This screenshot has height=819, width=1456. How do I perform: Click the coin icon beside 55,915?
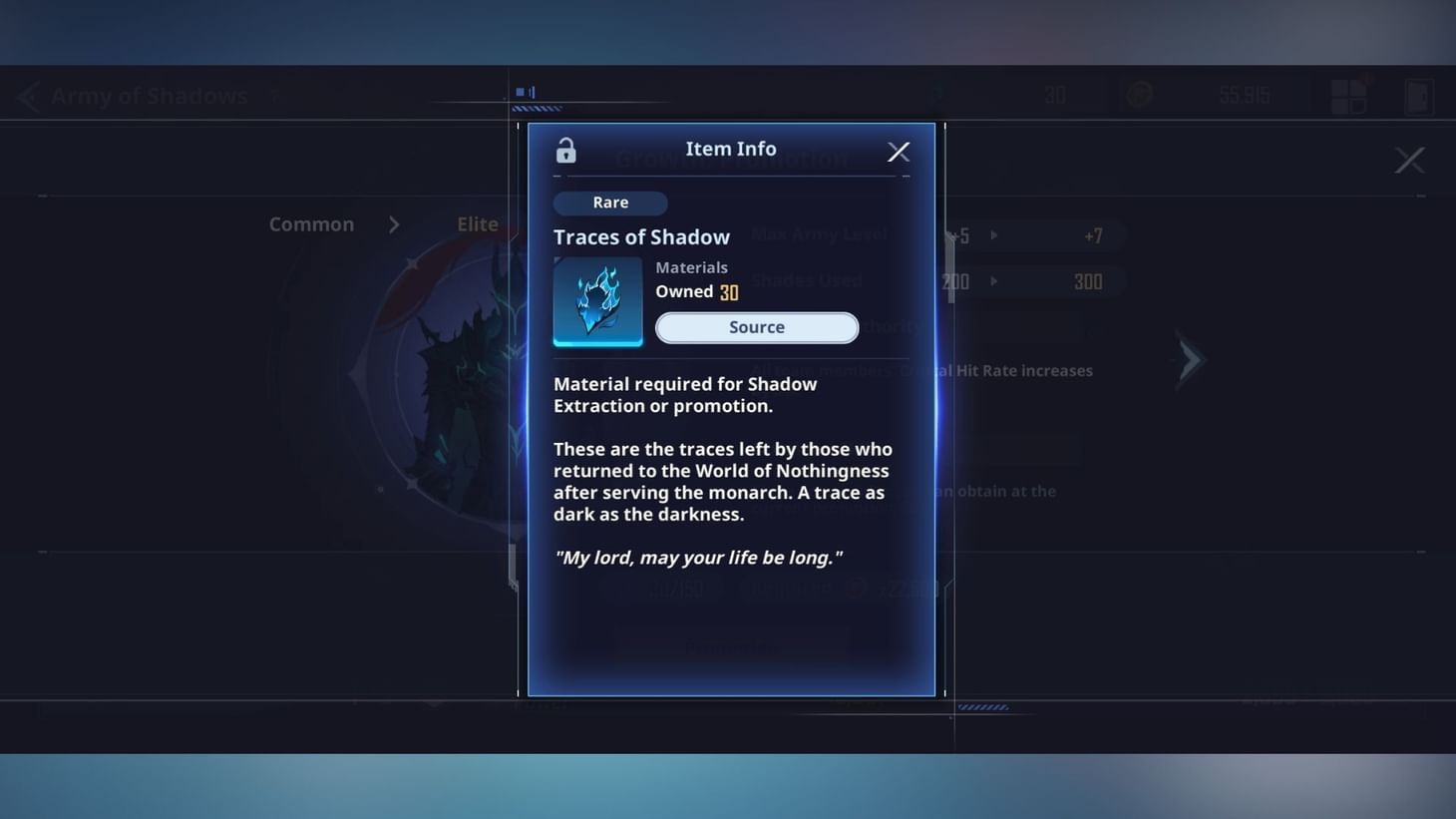1138,94
